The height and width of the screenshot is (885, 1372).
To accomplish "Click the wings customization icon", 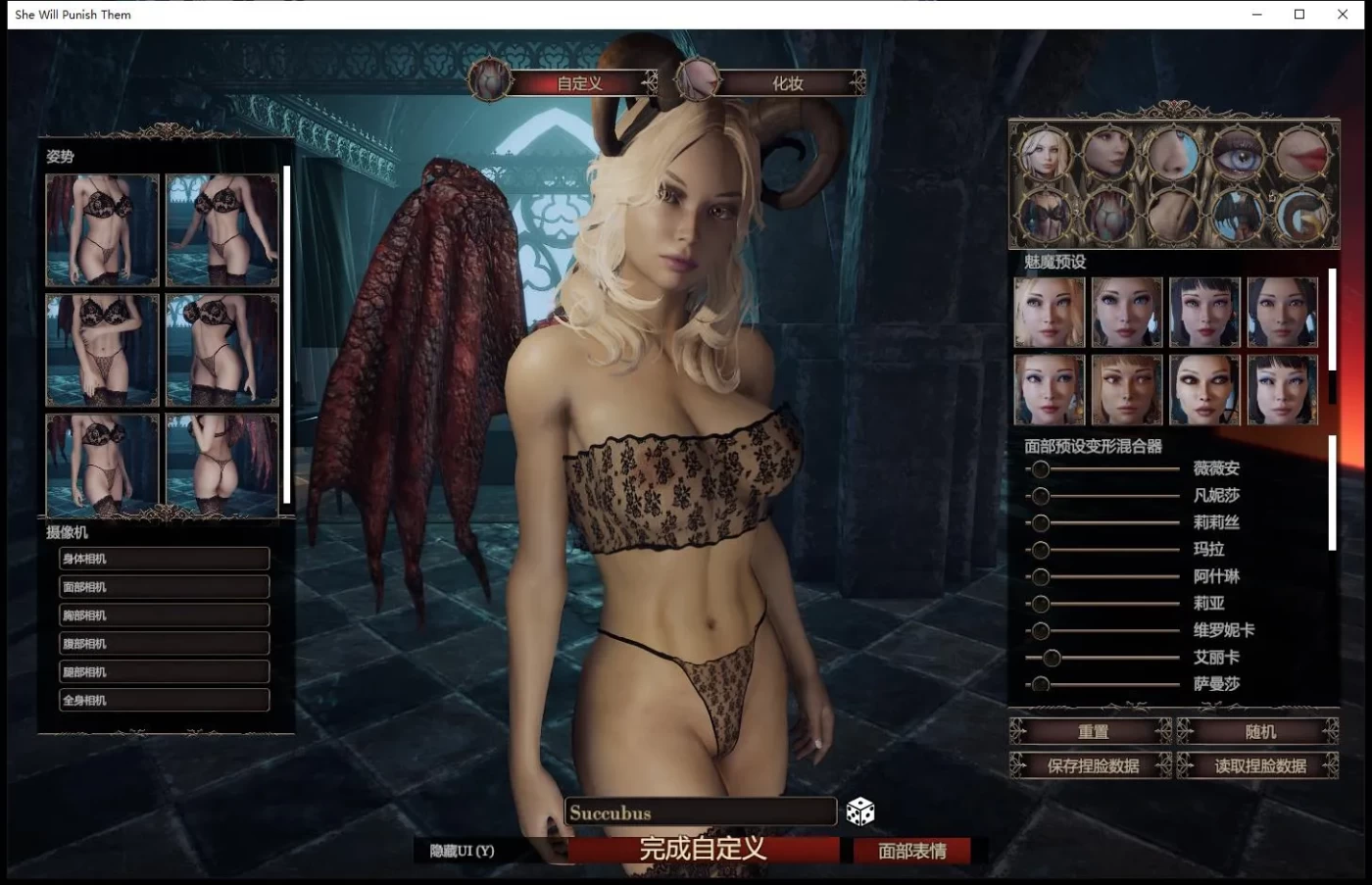I will 1238,215.
